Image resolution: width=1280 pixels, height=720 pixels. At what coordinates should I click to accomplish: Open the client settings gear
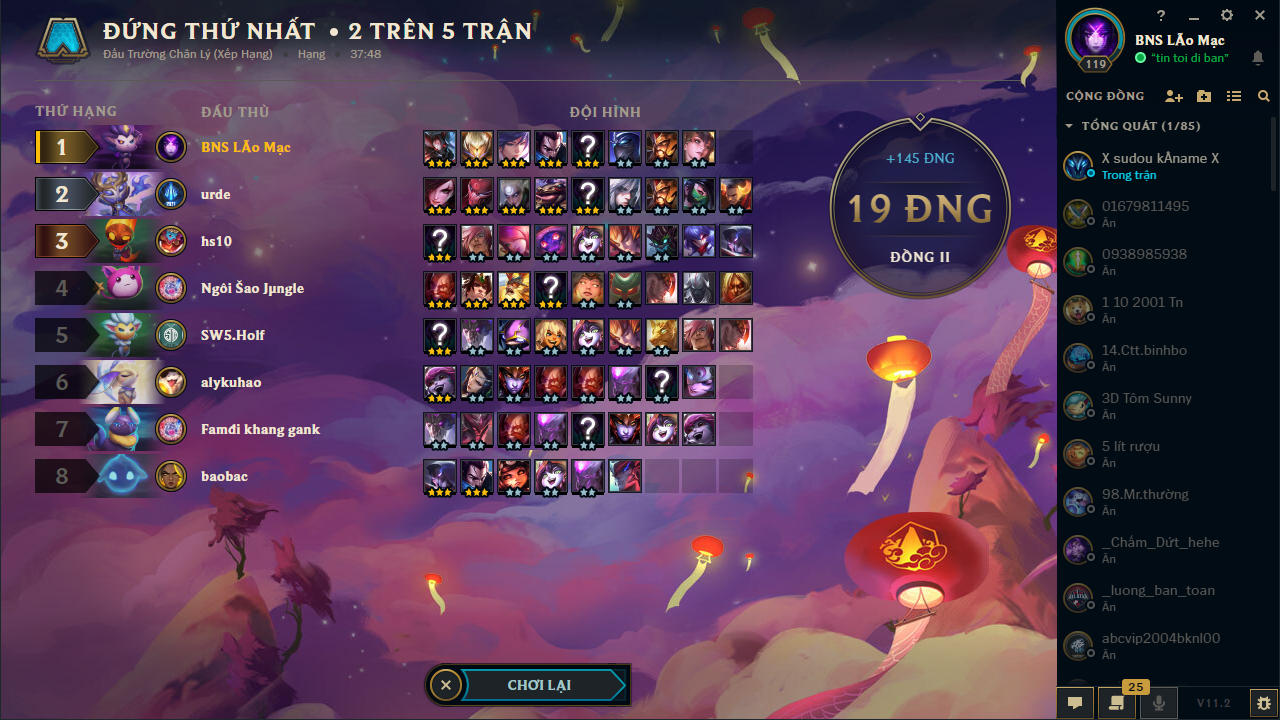click(1225, 15)
